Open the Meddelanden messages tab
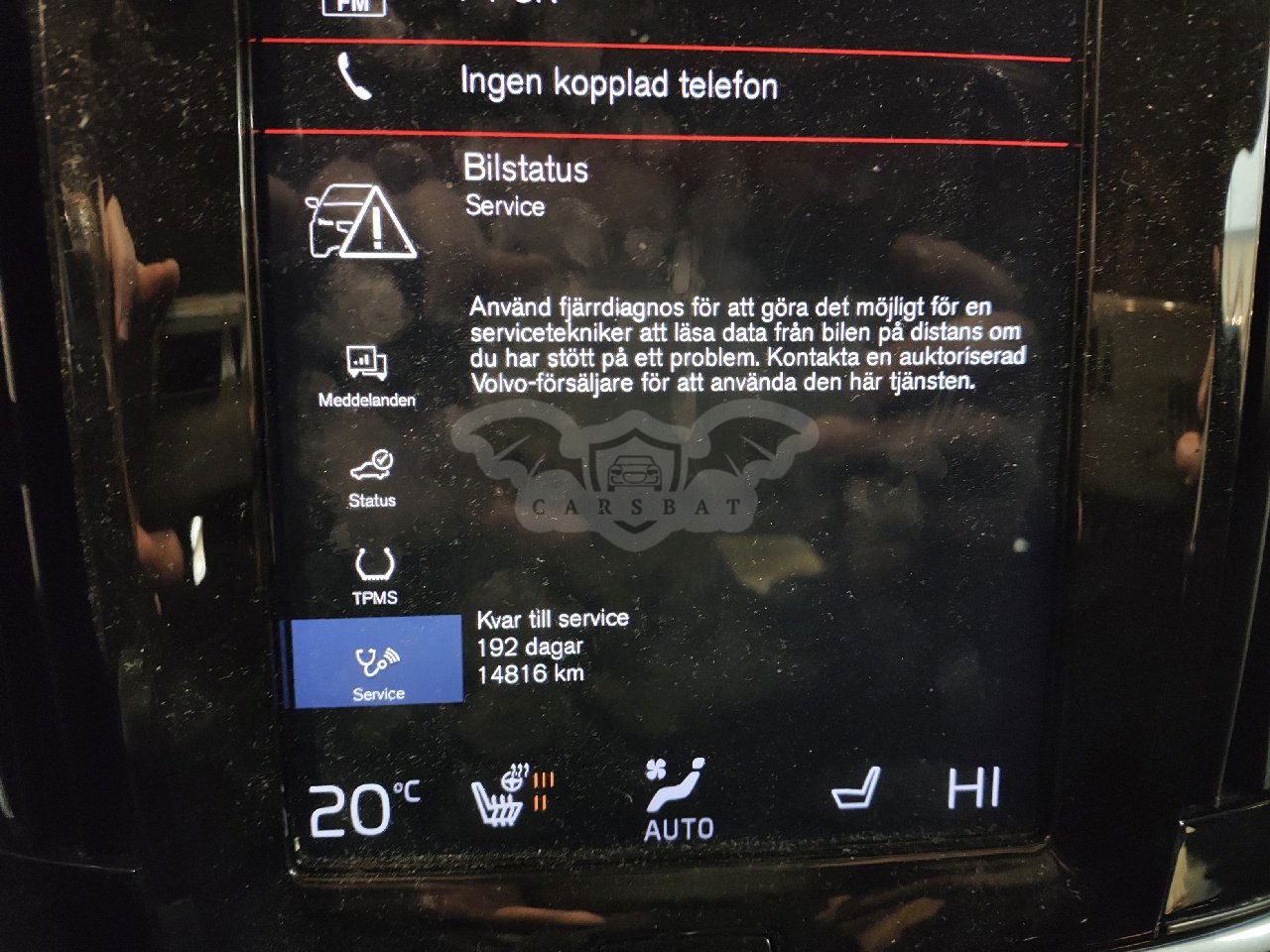 pyautogui.click(x=367, y=377)
